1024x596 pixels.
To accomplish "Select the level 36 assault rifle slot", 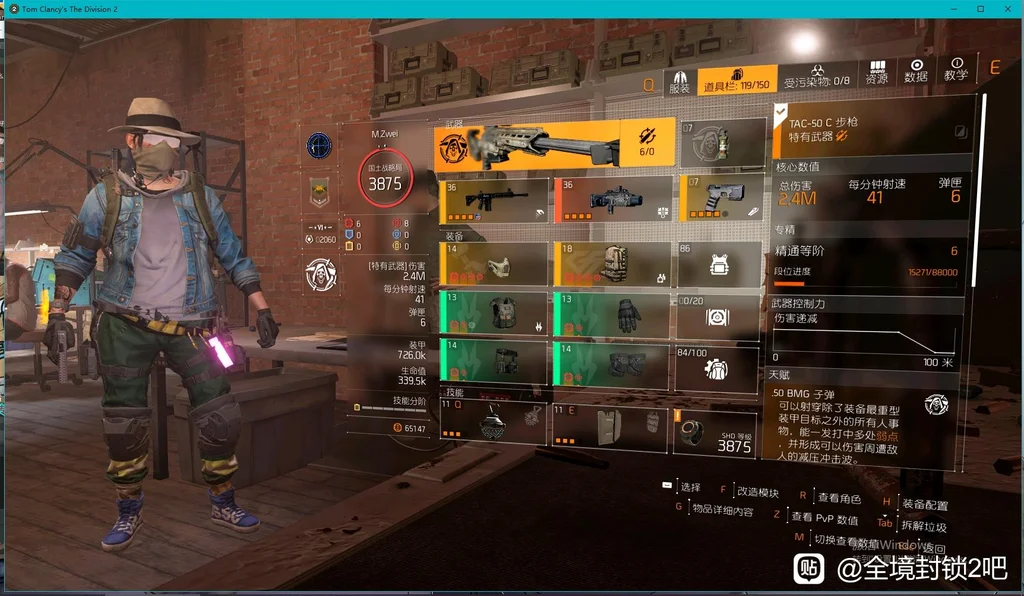I will point(494,199).
